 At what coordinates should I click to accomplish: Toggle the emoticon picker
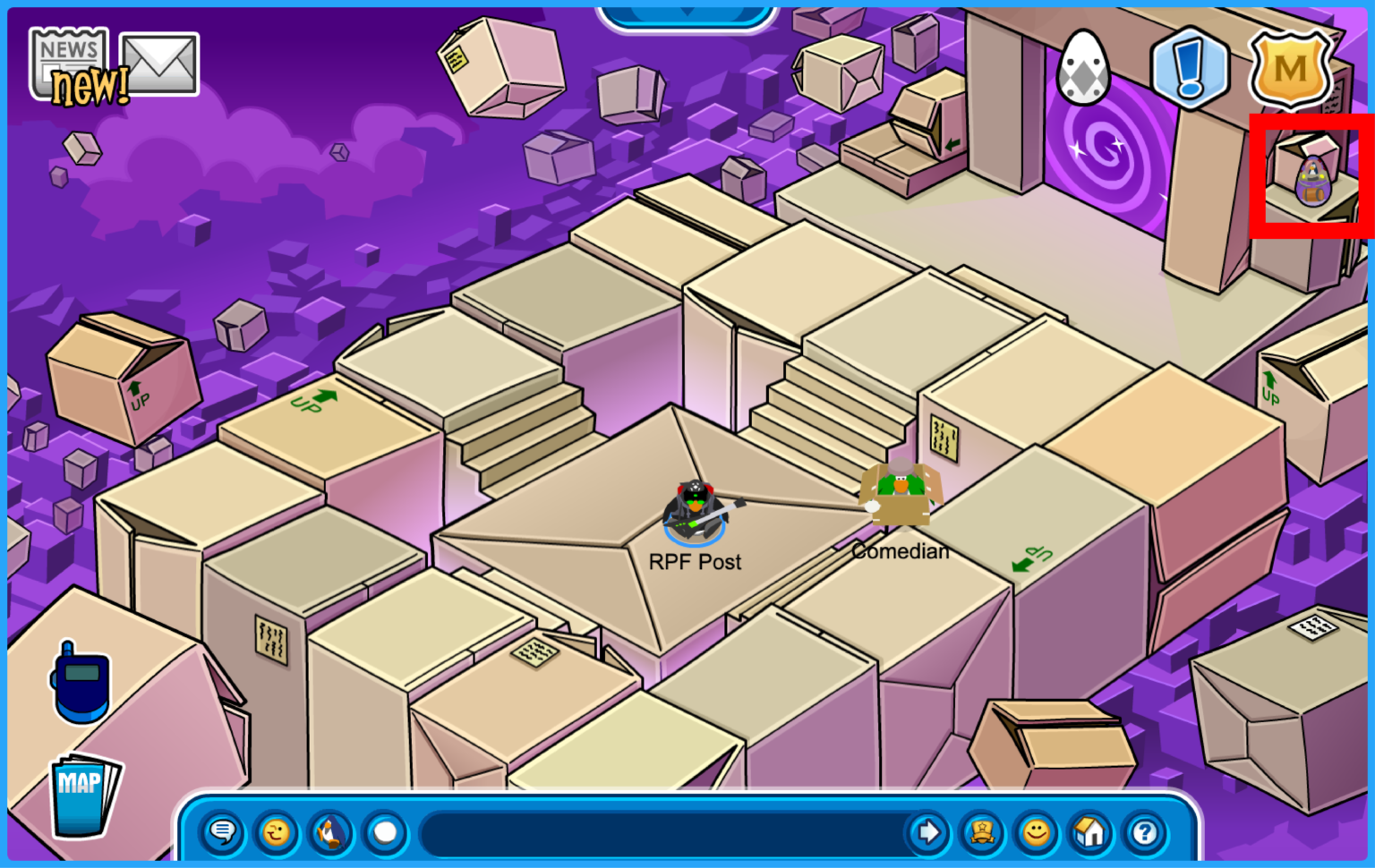276,833
